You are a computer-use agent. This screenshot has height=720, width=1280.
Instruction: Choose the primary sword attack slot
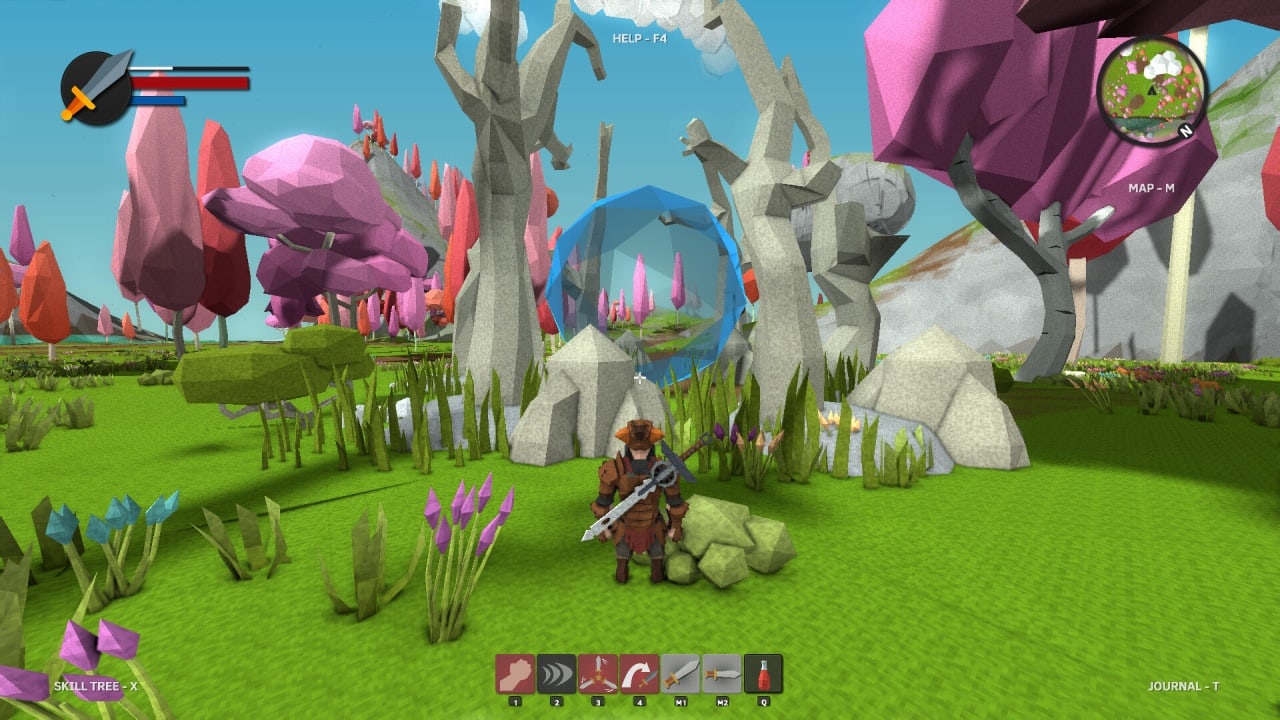[681, 674]
